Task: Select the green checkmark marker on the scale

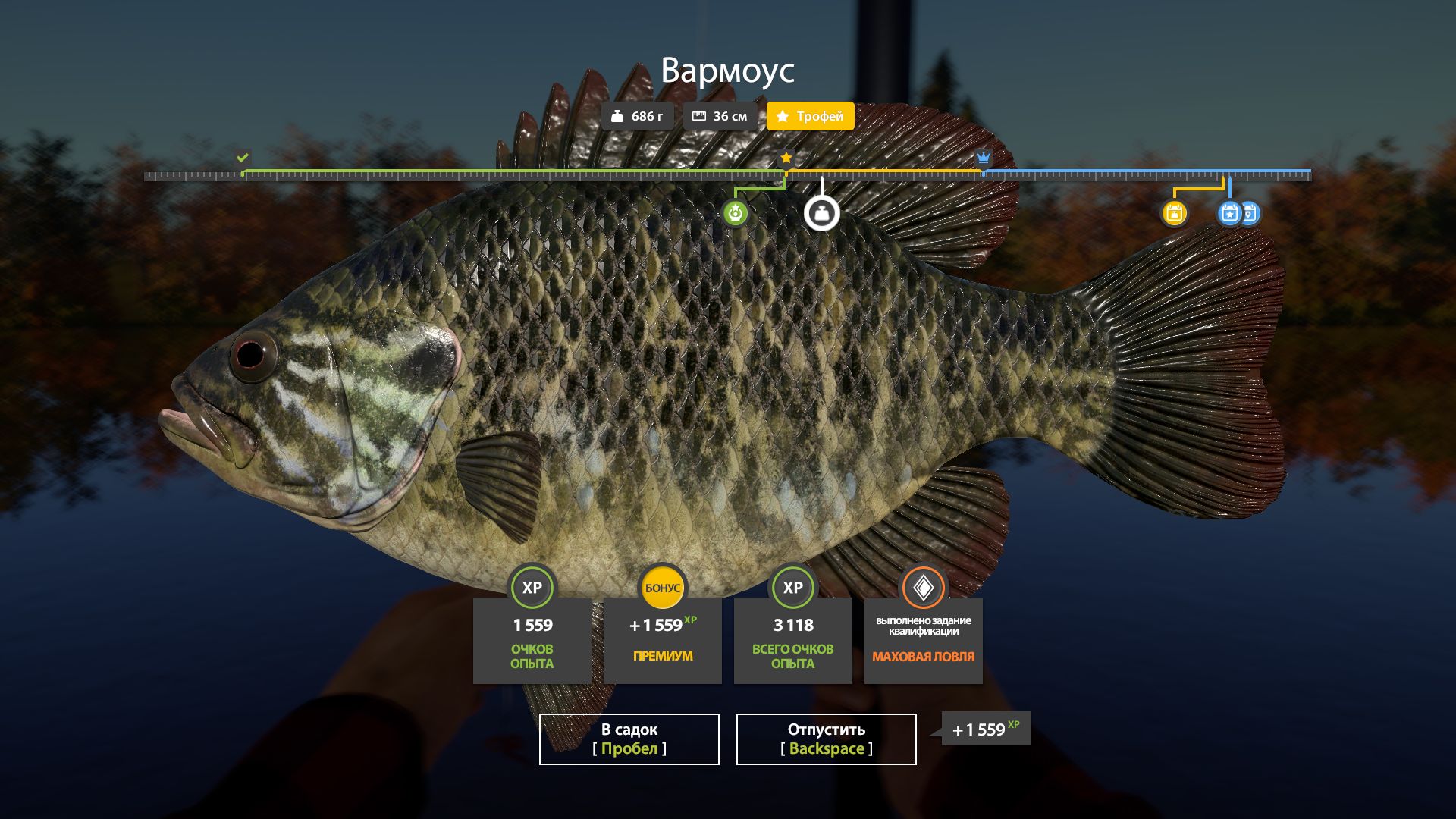Action: (x=242, y=158)
